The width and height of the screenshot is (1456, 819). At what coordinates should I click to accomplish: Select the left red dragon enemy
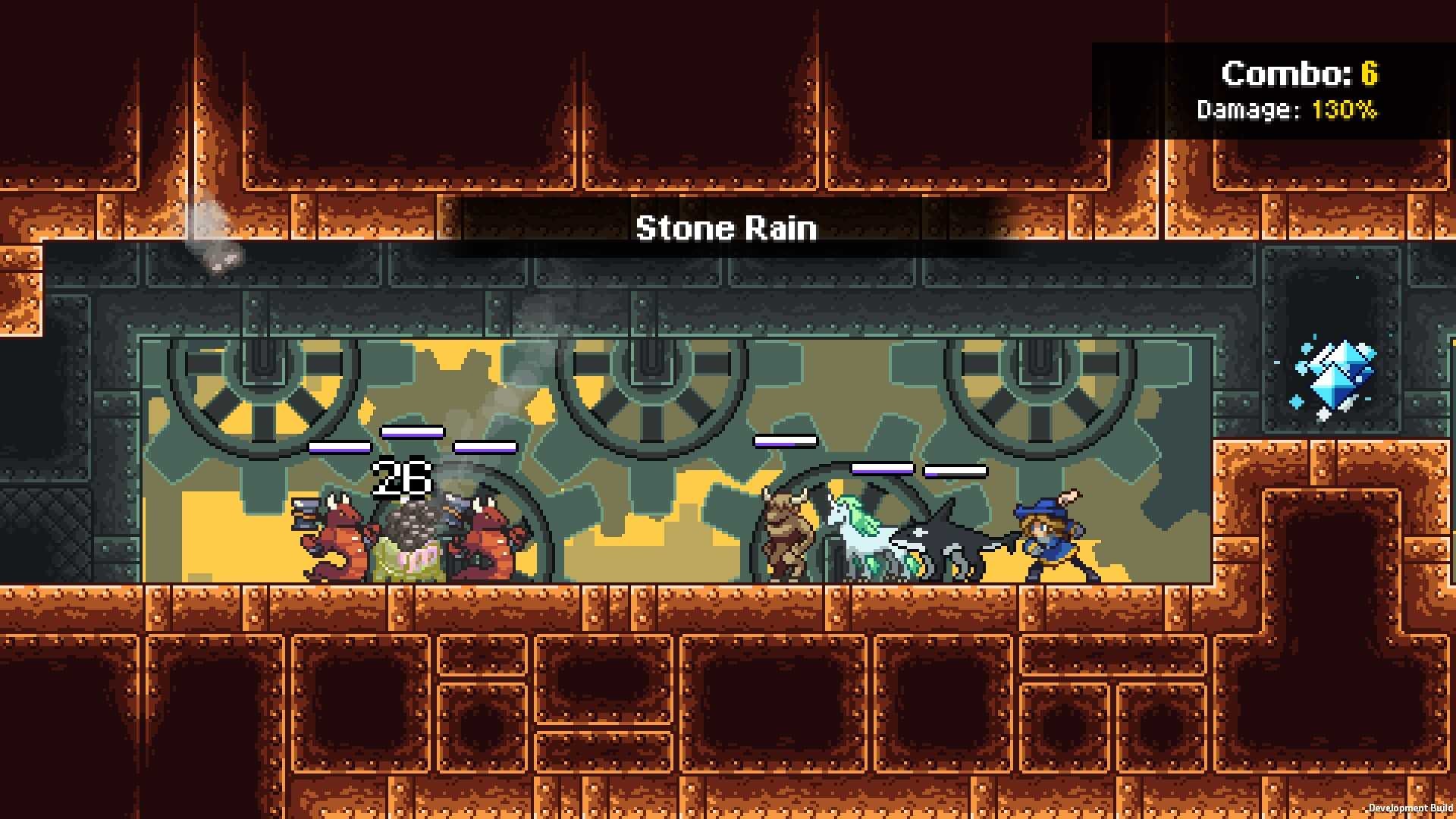pyautogui.click(x=334, y=538)
